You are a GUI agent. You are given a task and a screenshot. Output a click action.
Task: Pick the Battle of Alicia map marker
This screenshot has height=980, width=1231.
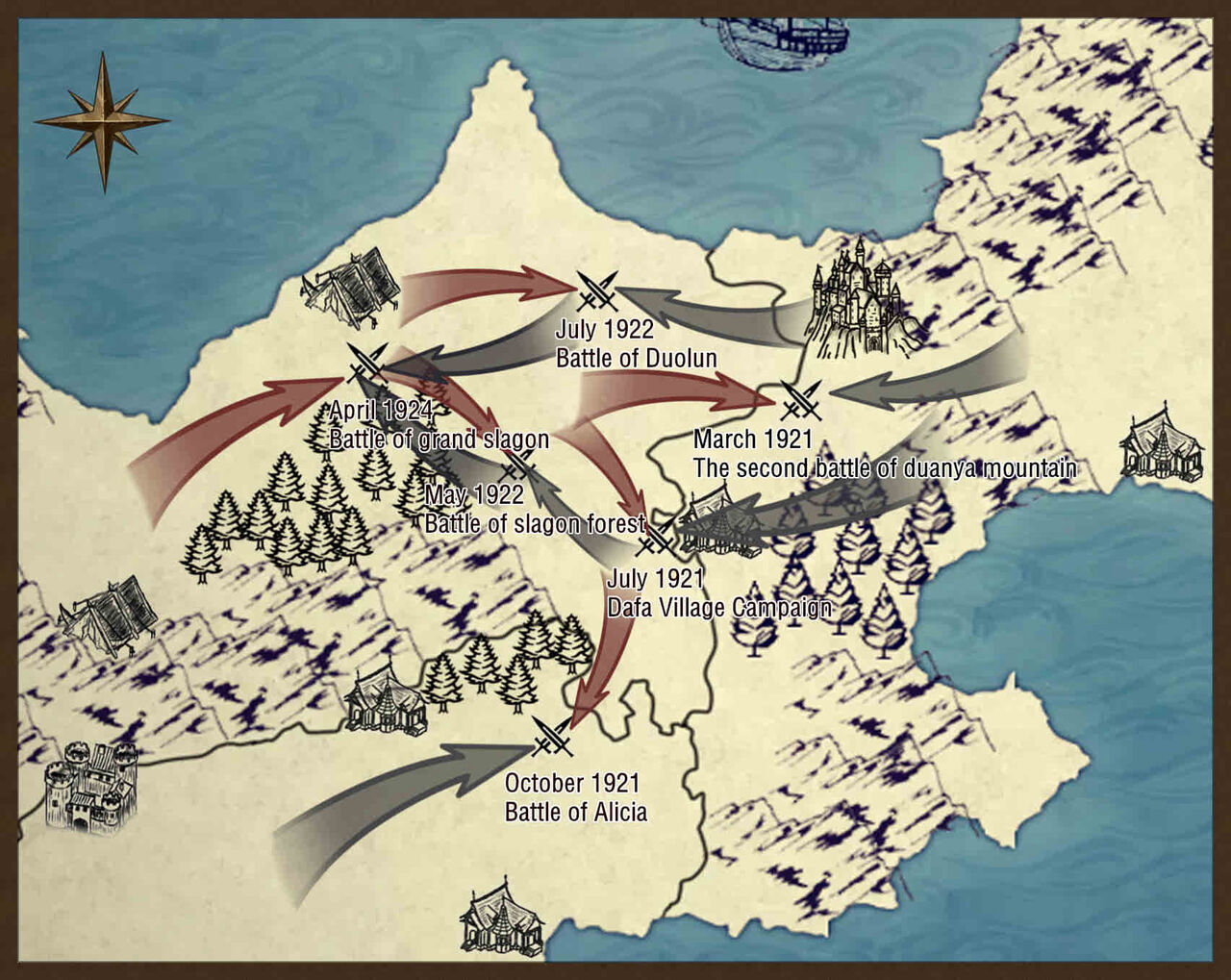tap(553, 737)
